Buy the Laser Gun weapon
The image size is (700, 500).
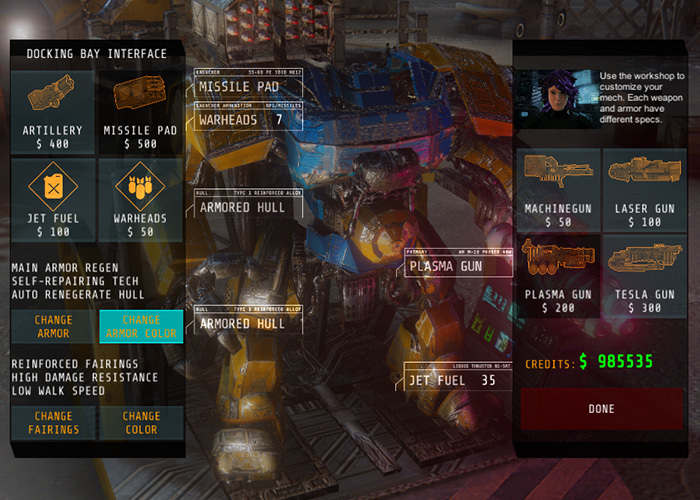pos(643,188)
